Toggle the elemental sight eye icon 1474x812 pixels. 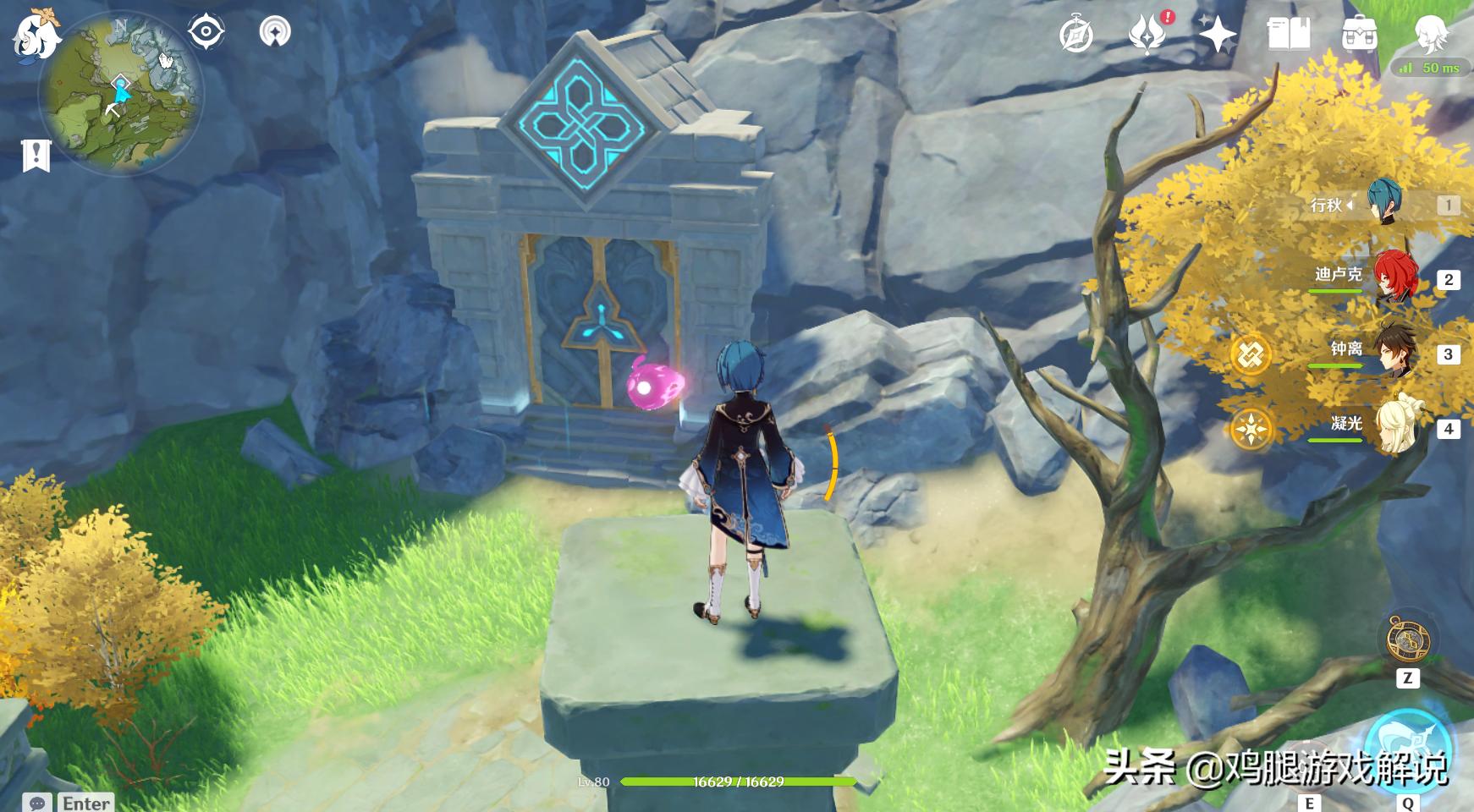click(x=206, y=33)
